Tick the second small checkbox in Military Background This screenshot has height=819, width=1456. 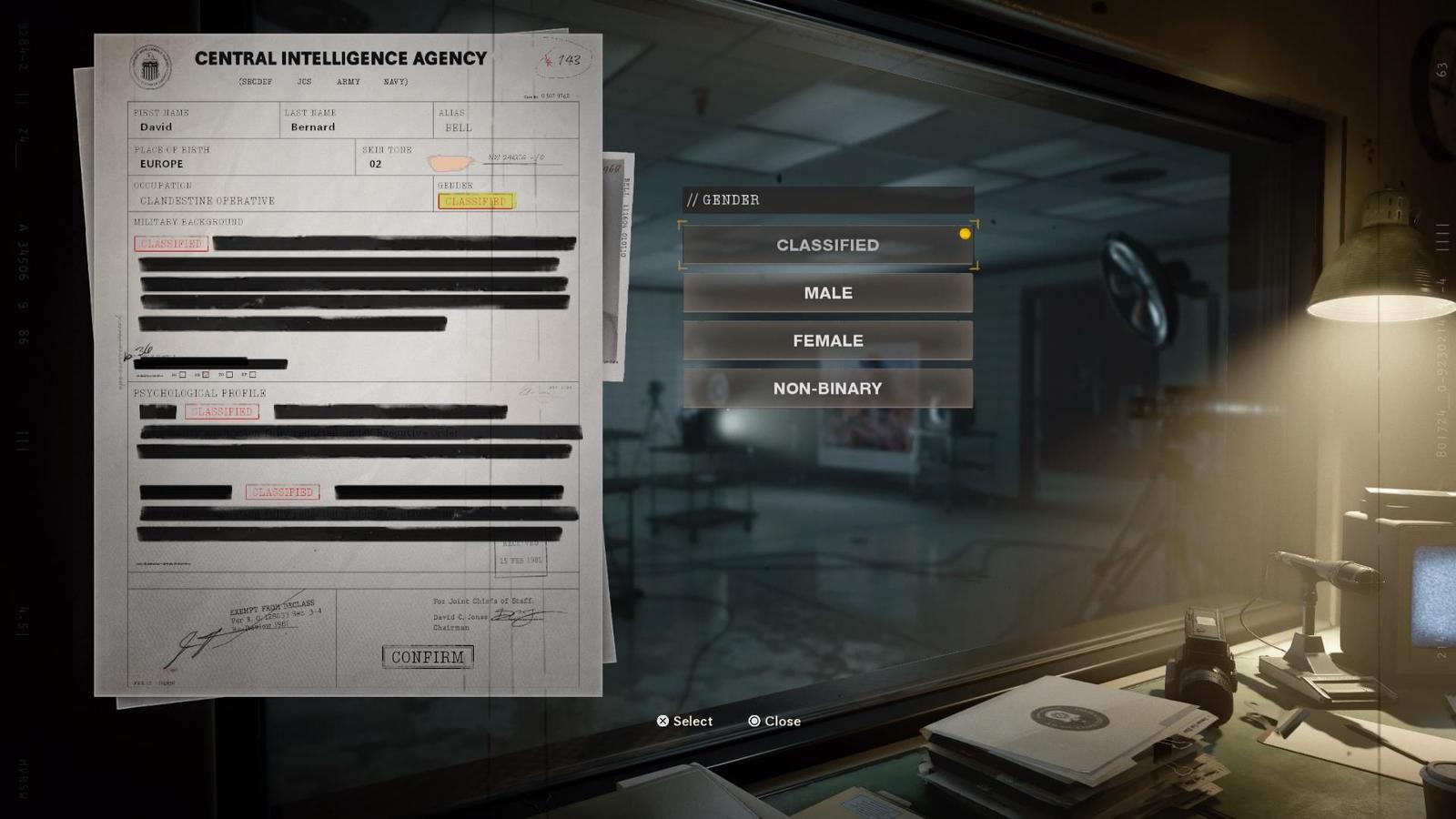(x=206, y=374)
